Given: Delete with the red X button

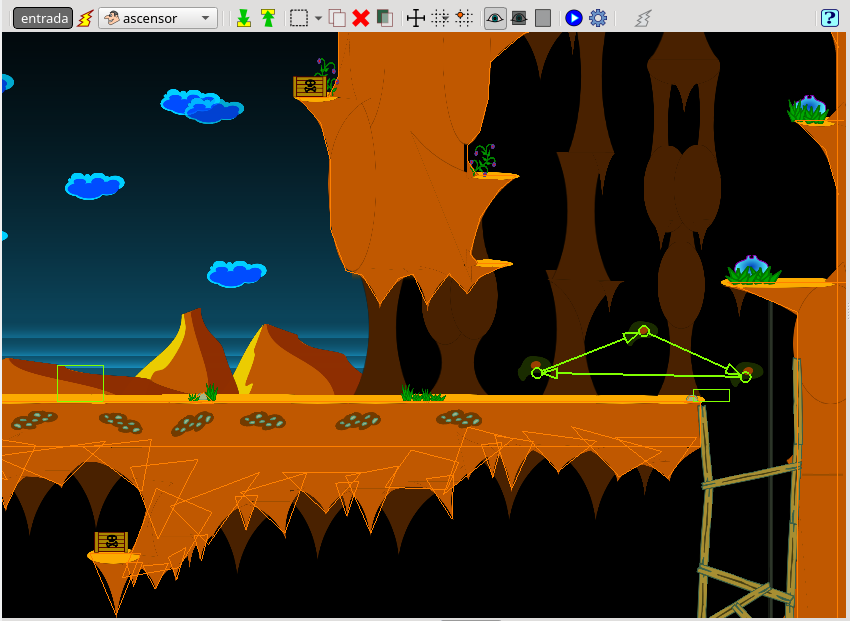Looking at the screenshot, I should 361,18.
